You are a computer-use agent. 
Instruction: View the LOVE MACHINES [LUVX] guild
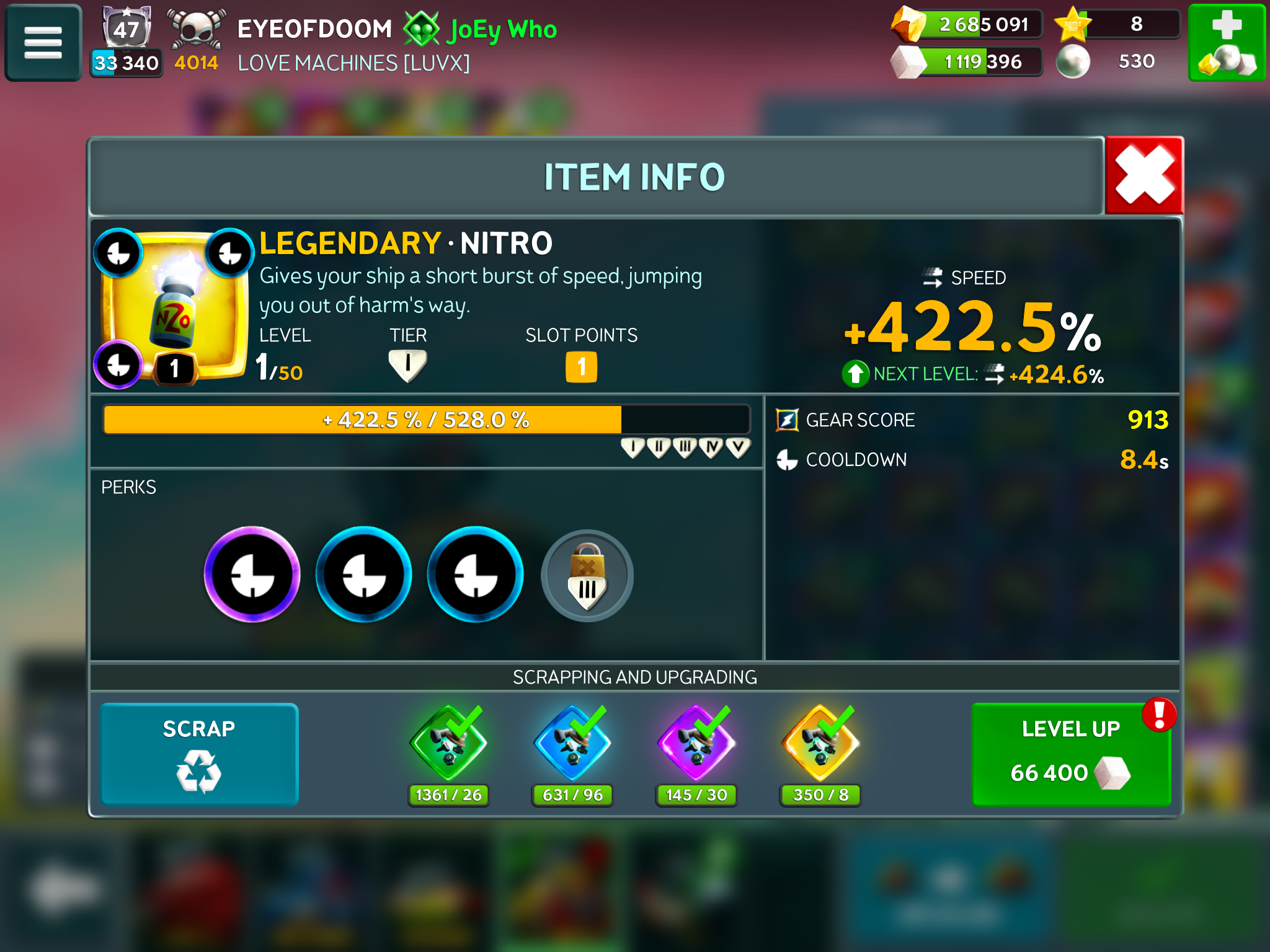tap(353, 63)
